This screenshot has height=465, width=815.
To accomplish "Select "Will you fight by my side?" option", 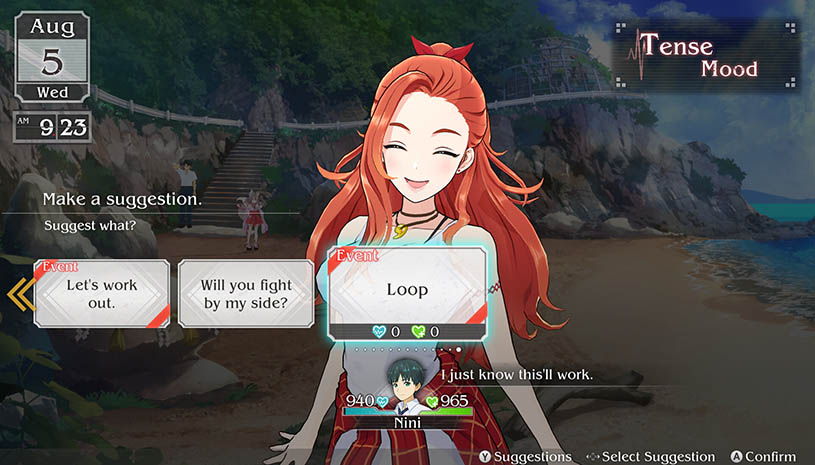I will point(245,293).
